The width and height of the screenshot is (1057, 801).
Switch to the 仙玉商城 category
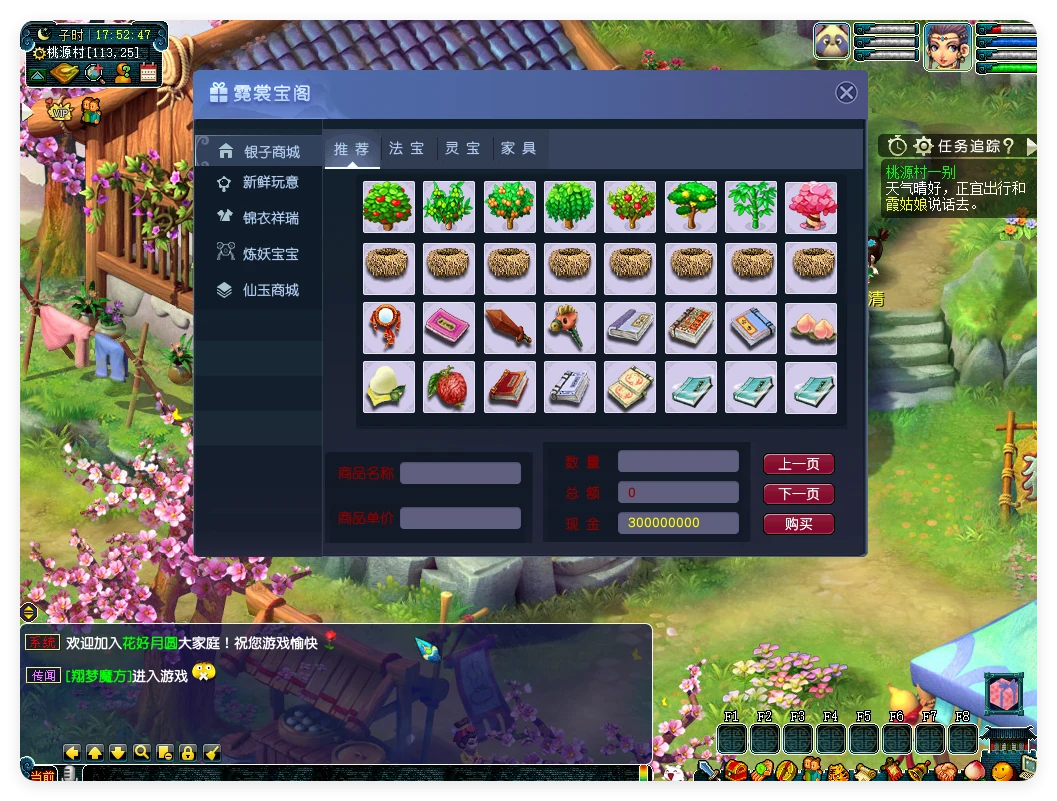tap(260, 290)
